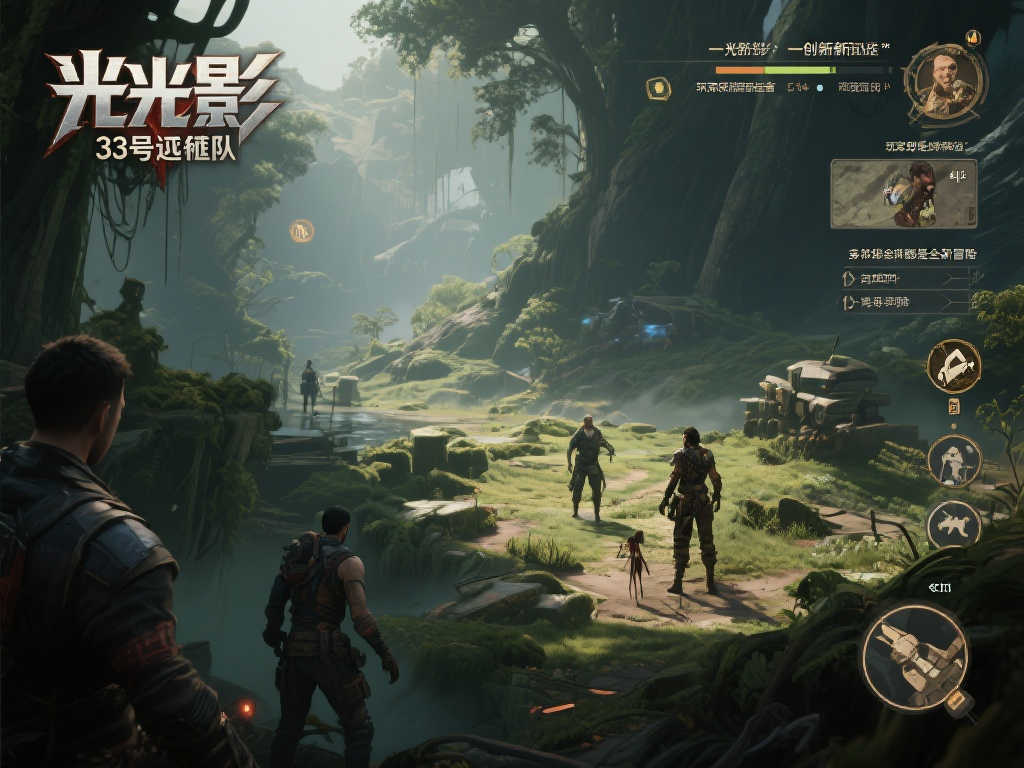Activate the crouching figure skill icon
This screenshot has width=1024, height=768.
point(954,461)
